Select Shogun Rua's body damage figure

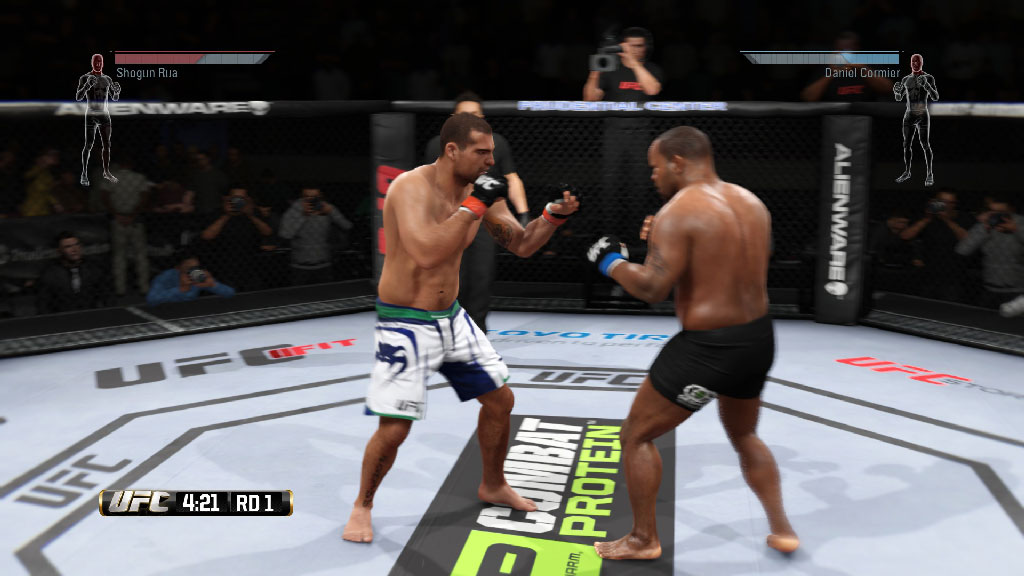pyautogui.click(x=98, y=118)
